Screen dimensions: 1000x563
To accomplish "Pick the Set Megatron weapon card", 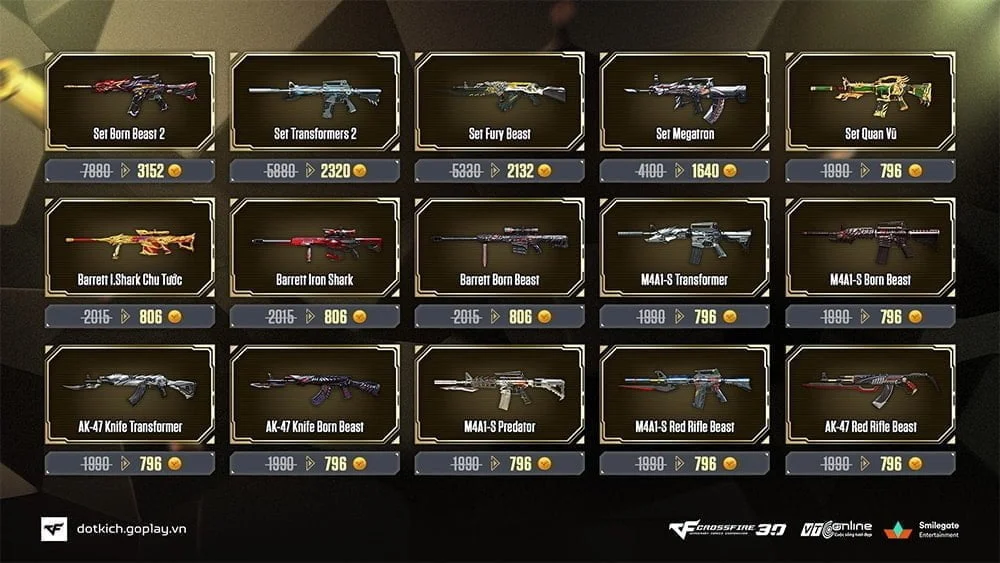I will point(684,101).
